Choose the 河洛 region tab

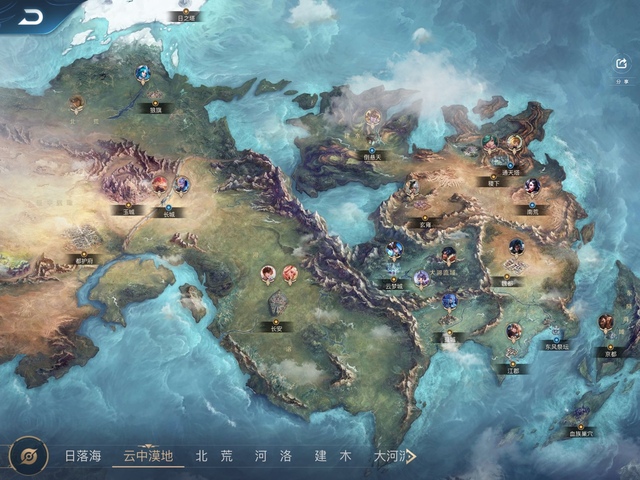point(273,456)
